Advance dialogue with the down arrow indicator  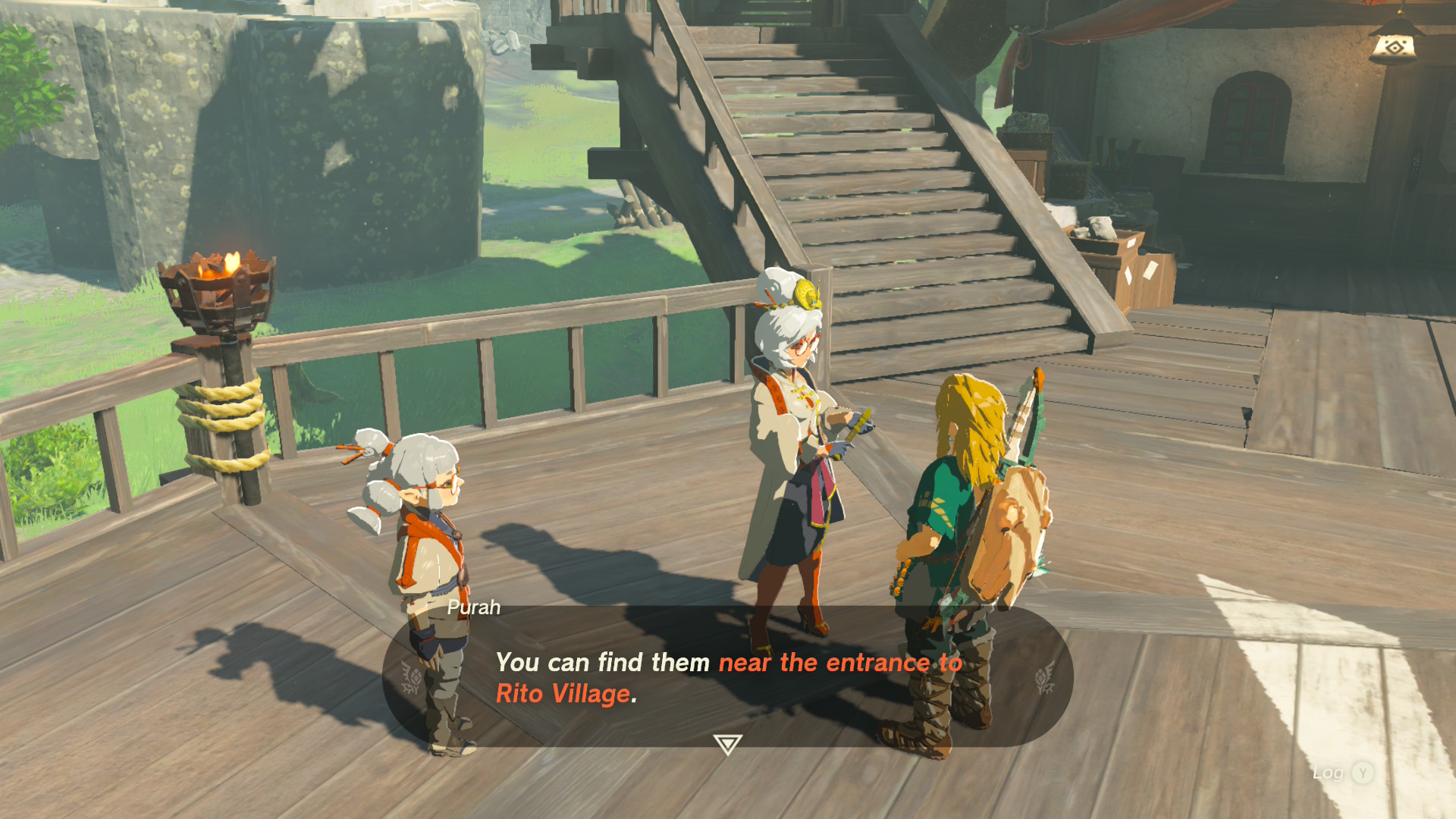point(727,744)
